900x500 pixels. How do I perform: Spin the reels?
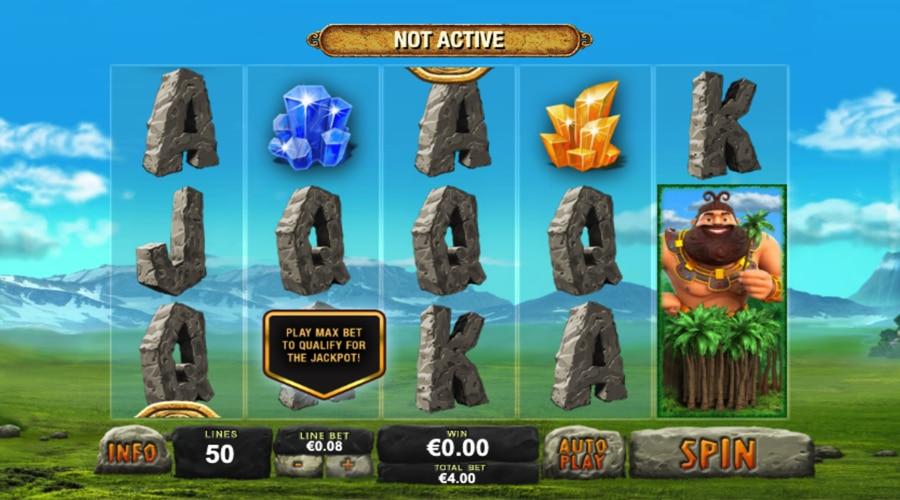click(x=720, y=453)
